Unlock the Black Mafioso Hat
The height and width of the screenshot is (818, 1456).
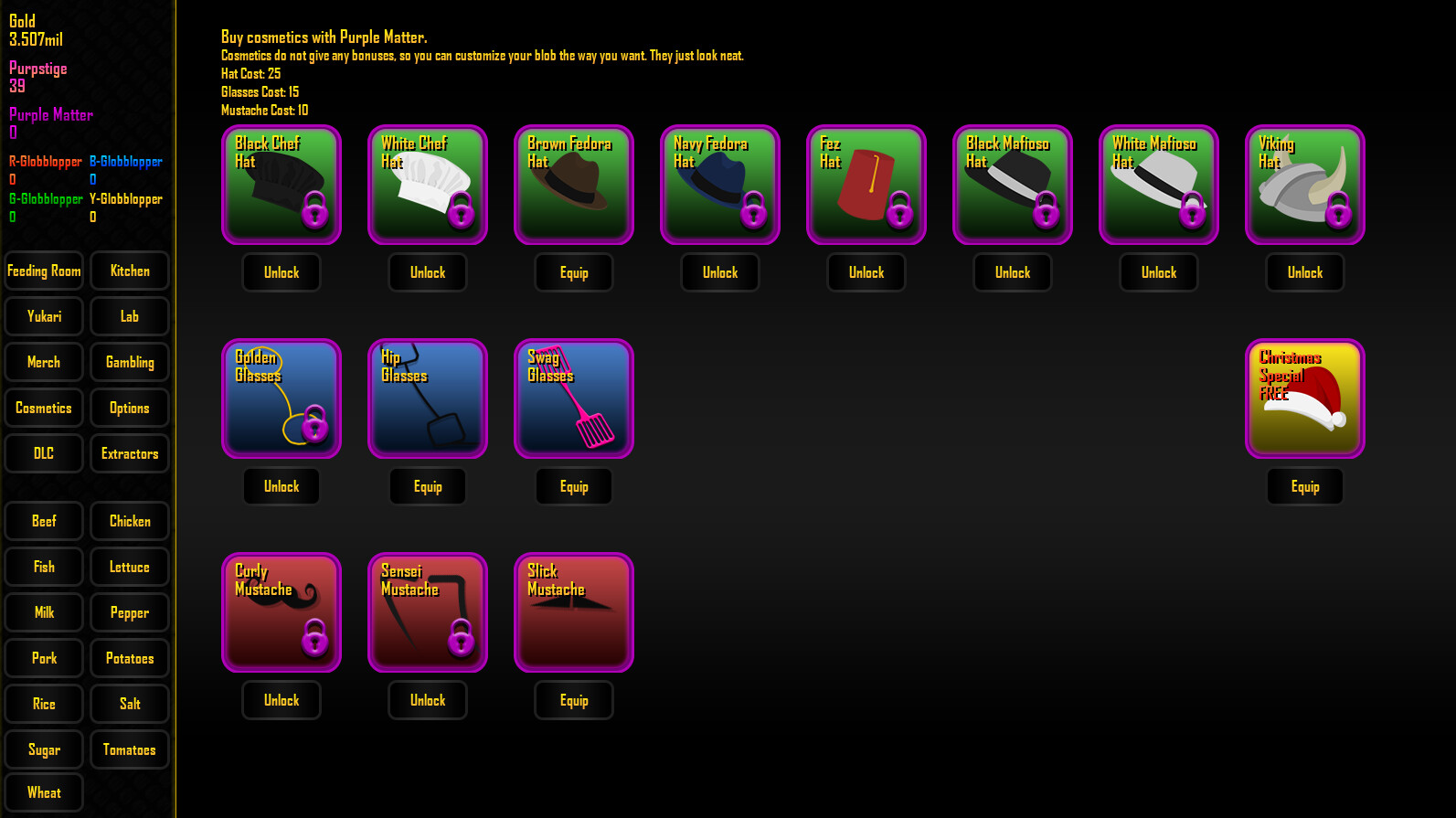[x=1012, y=271]
